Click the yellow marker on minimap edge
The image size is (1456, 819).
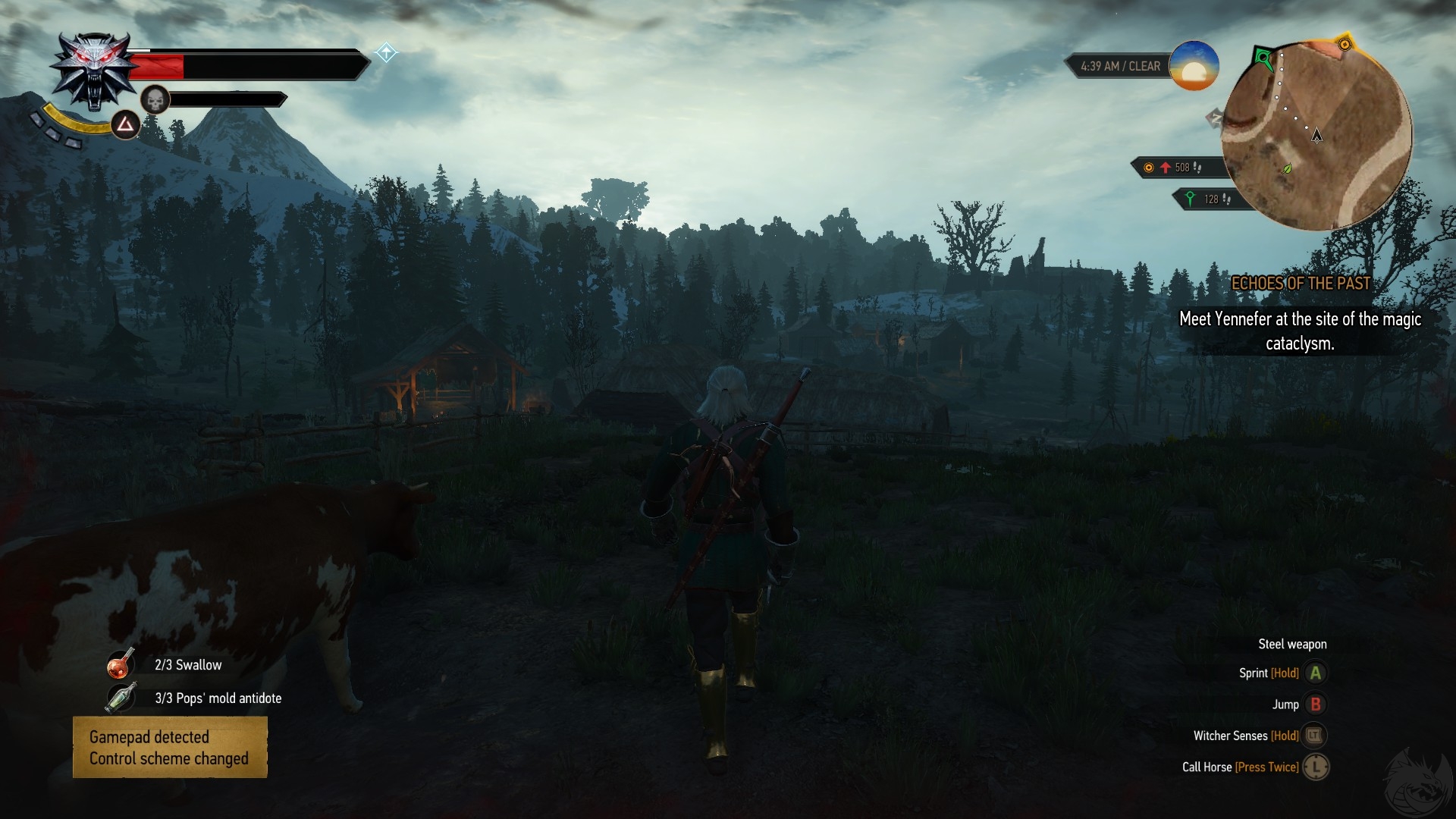pos(1345,45)
